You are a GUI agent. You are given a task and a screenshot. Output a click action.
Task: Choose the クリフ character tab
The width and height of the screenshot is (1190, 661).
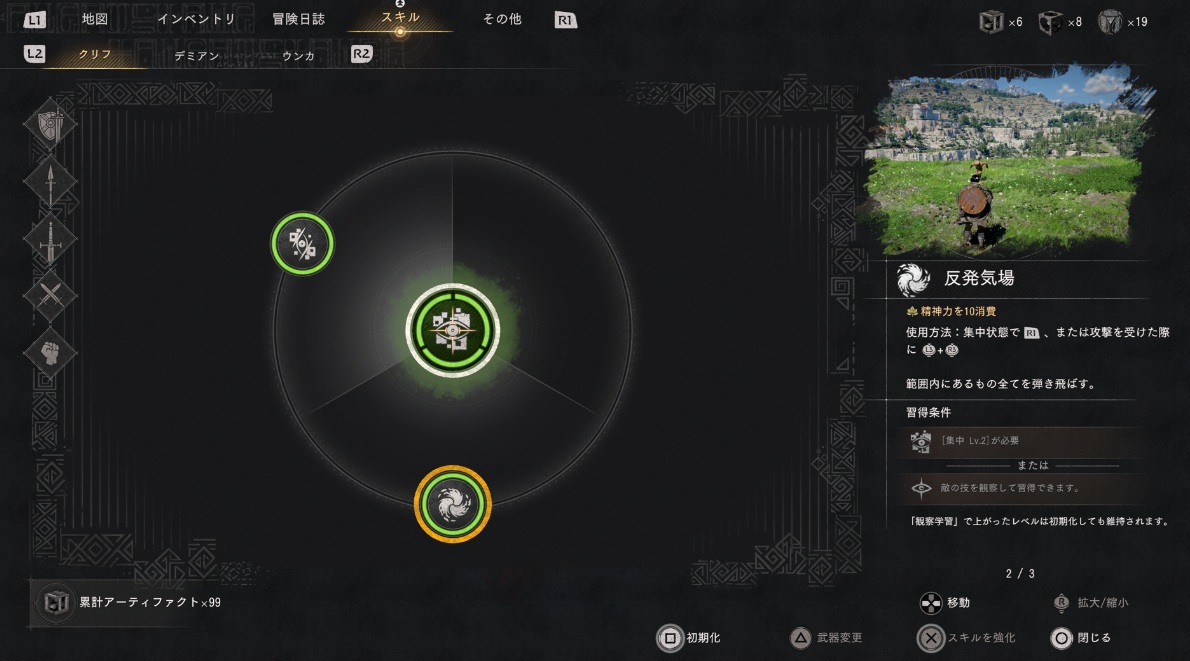click(96, 55)
